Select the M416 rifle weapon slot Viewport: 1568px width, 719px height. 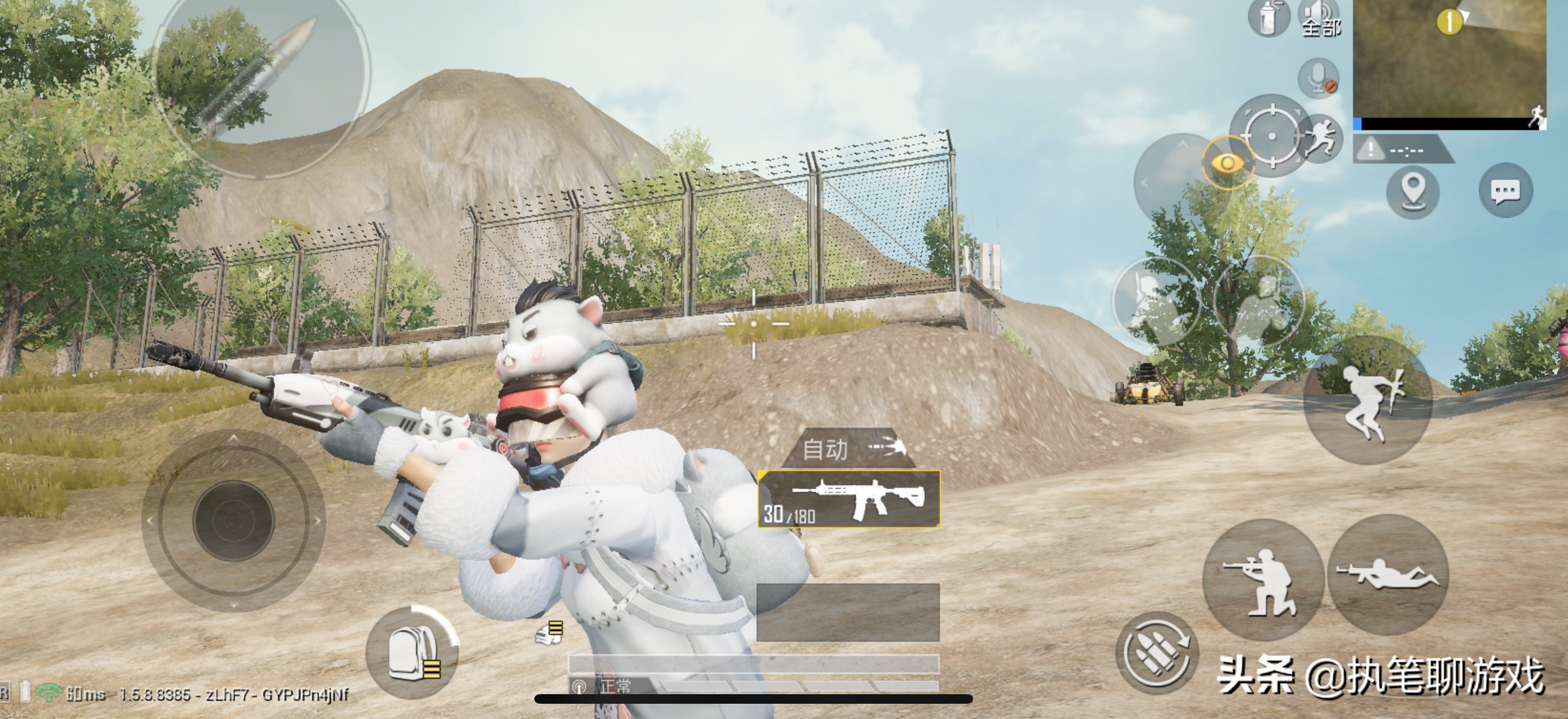click(x=849, y=499)
